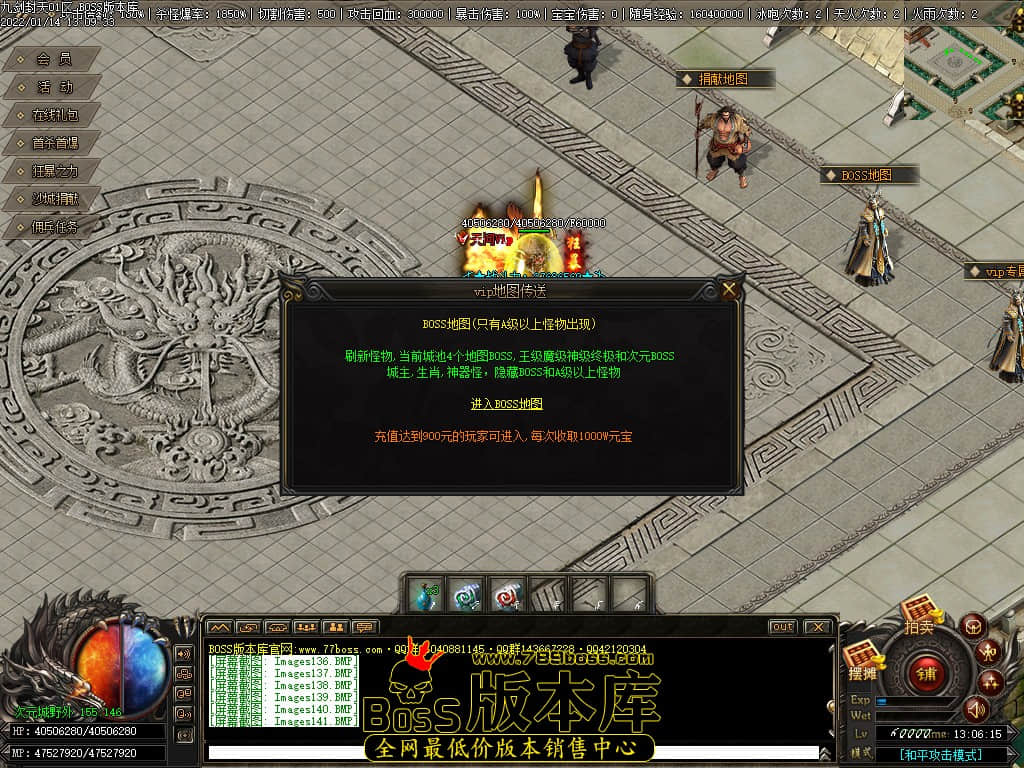Open the 摆摊 stall icon
This screenshot has width=1024, height=768.
[862, 663]
